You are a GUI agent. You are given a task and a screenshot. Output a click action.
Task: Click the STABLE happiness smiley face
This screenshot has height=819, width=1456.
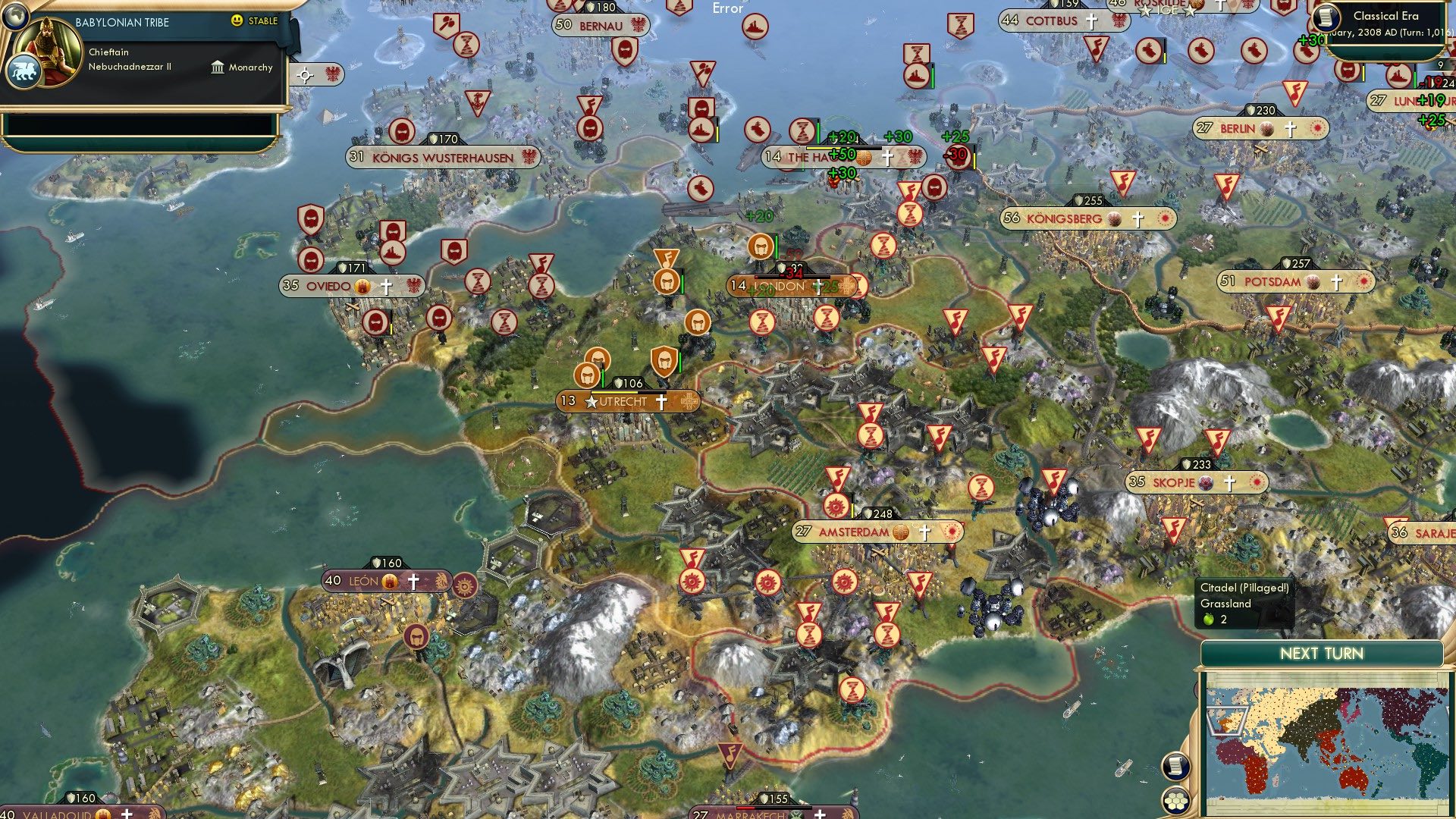[x=237, y=21]
